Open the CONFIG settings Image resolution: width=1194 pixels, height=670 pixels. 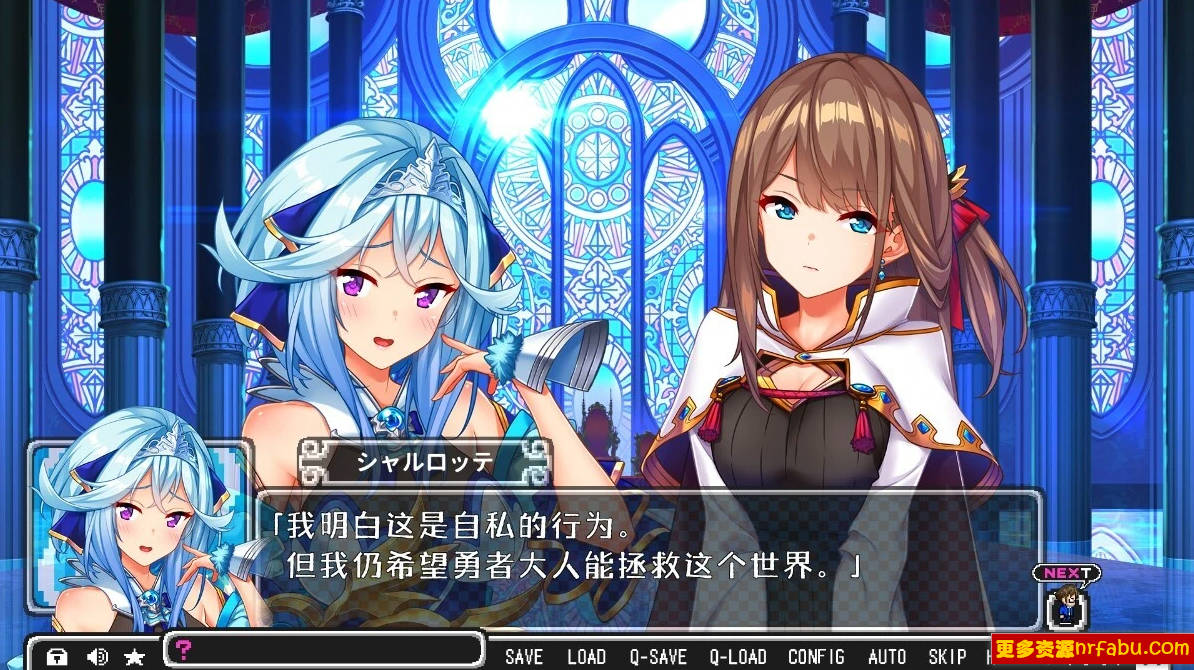pyautogui.click(x=816, y=656)
